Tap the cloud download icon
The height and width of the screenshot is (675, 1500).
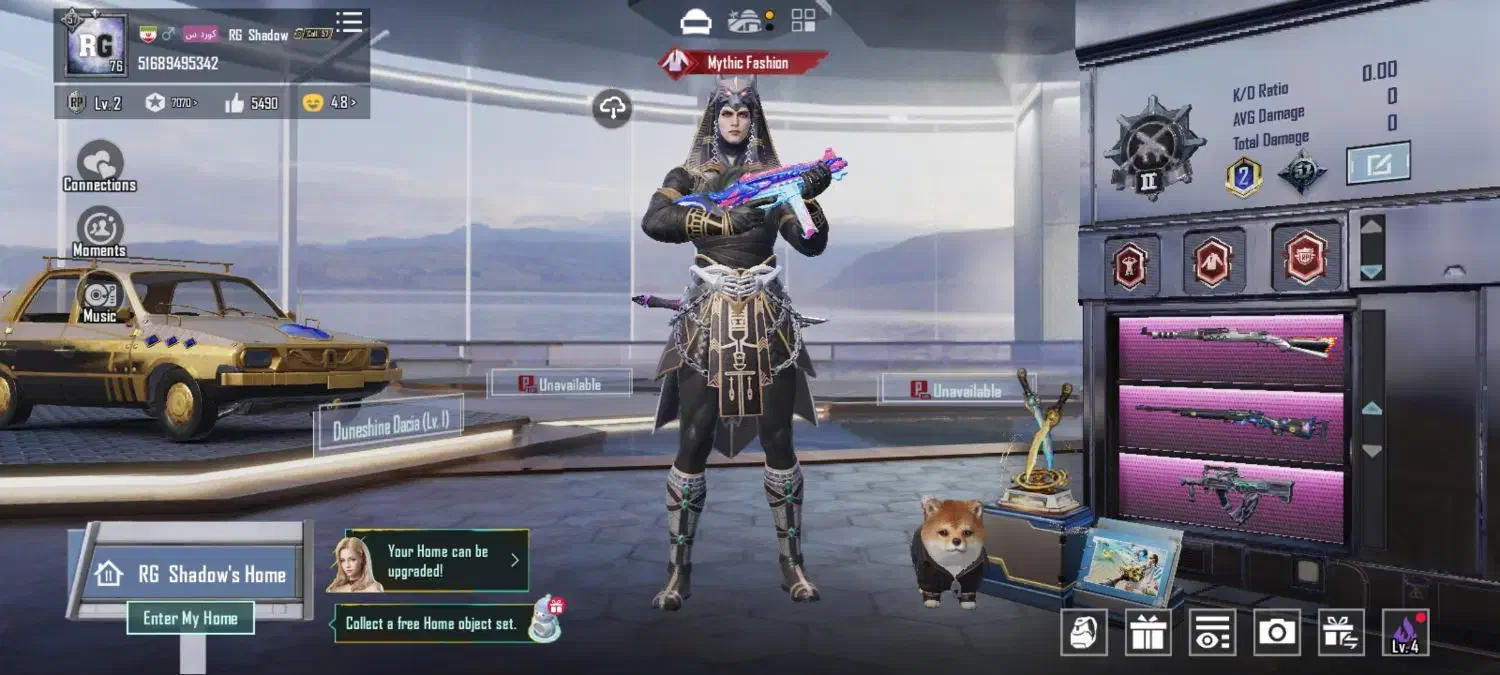click(x=612, y=108)
